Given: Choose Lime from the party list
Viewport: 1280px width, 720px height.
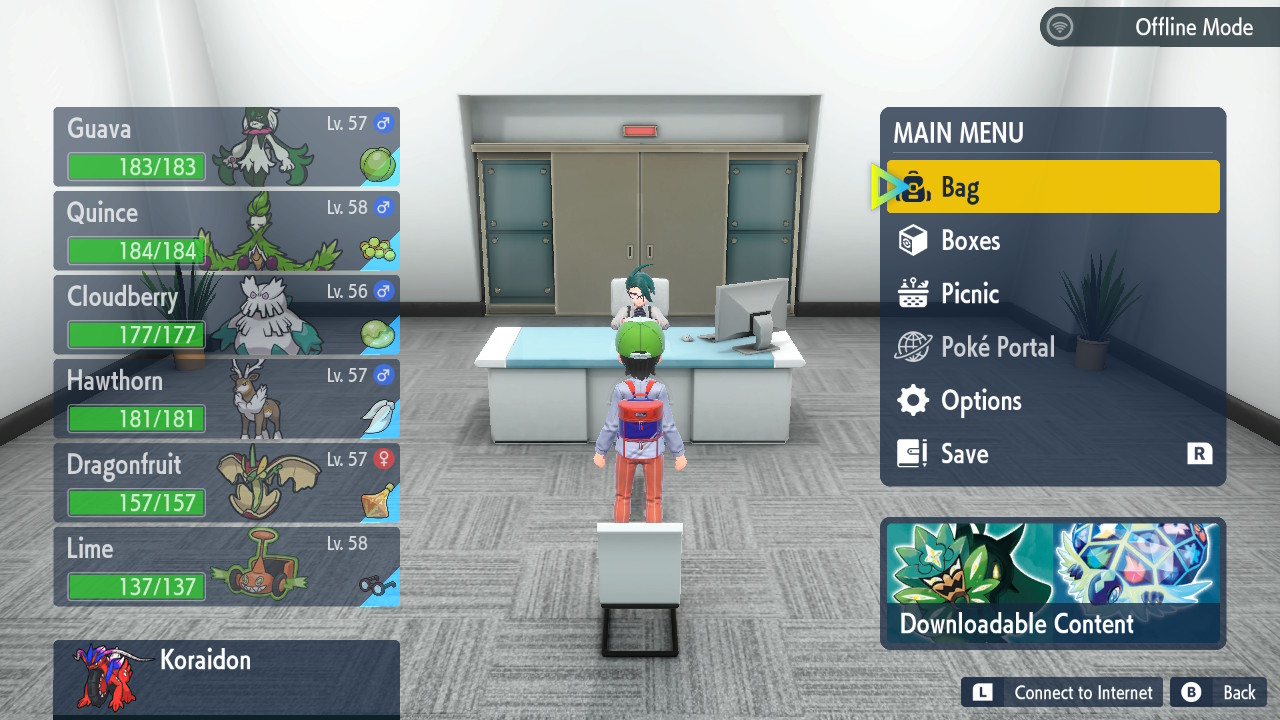Looking at the screenshot, I should click(x=226, y=567).
